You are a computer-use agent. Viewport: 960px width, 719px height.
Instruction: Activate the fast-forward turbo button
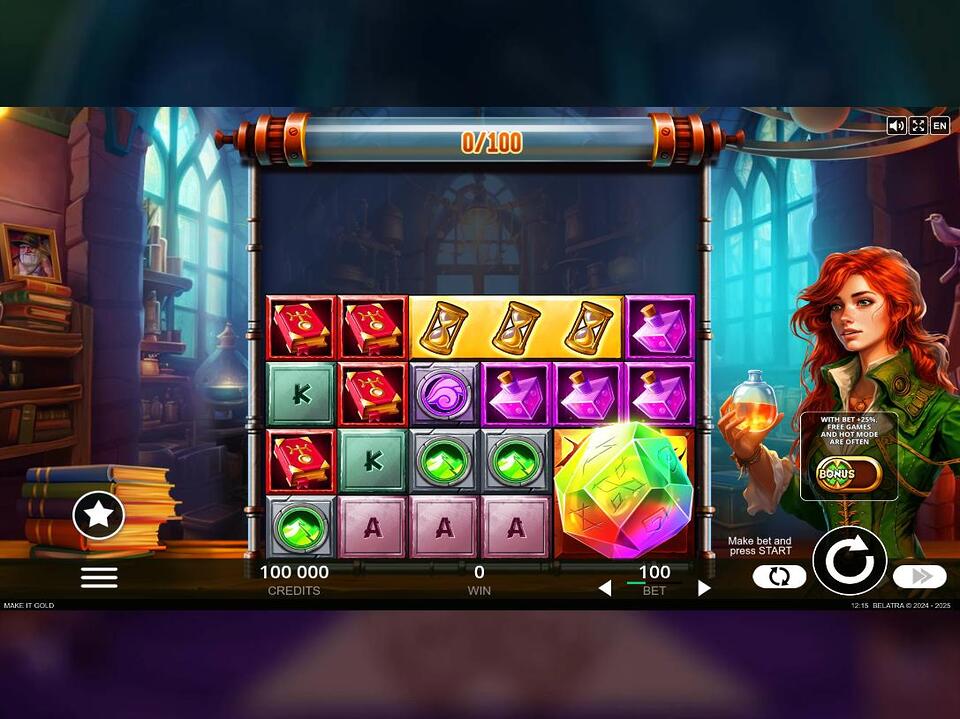click(x=919, y=576)
